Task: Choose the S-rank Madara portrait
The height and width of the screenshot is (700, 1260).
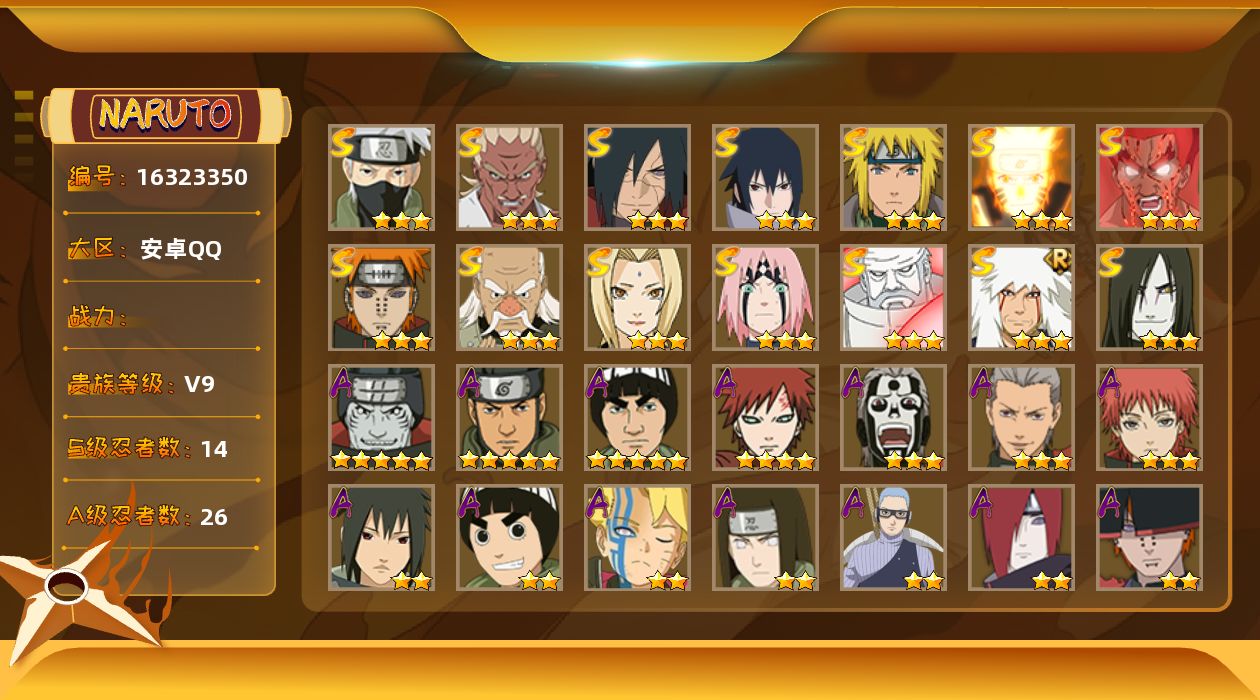Action: tap(637, 177)
